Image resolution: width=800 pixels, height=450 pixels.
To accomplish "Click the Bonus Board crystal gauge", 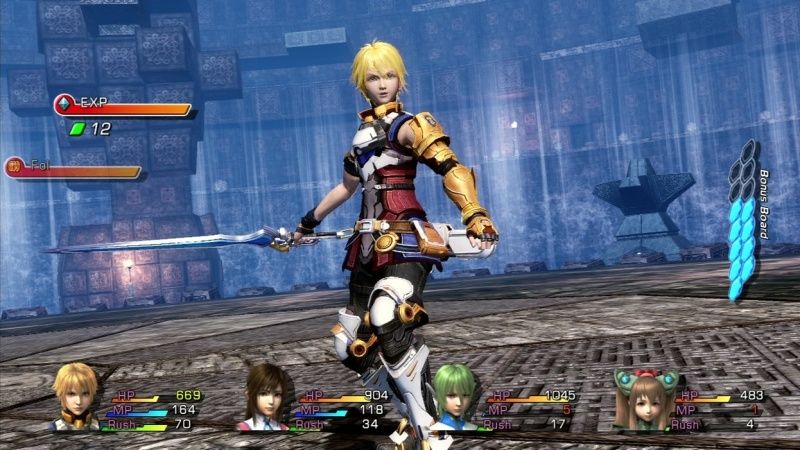I will pos(744,222).
